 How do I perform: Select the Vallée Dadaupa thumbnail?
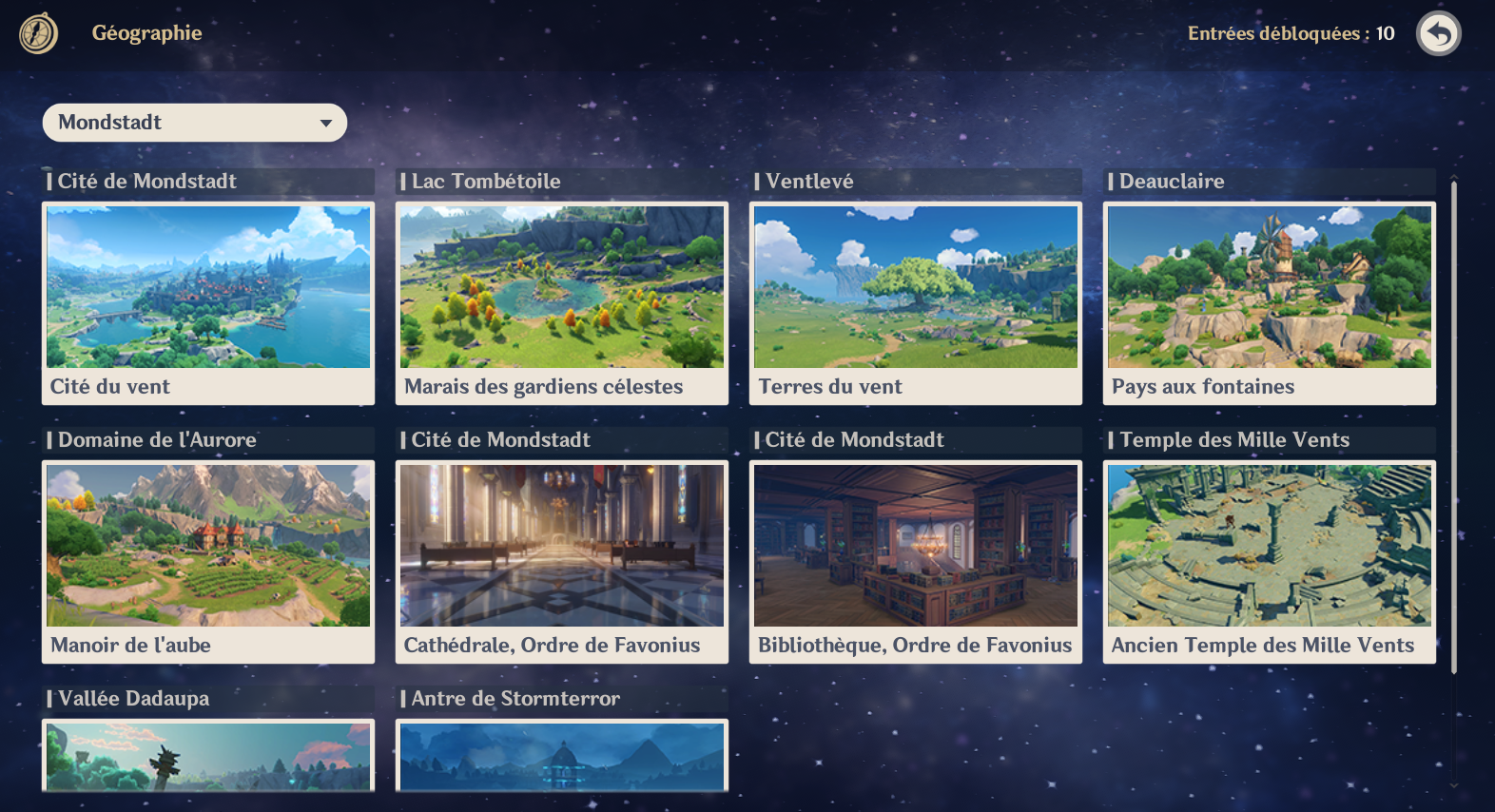[x=207, y=756]
